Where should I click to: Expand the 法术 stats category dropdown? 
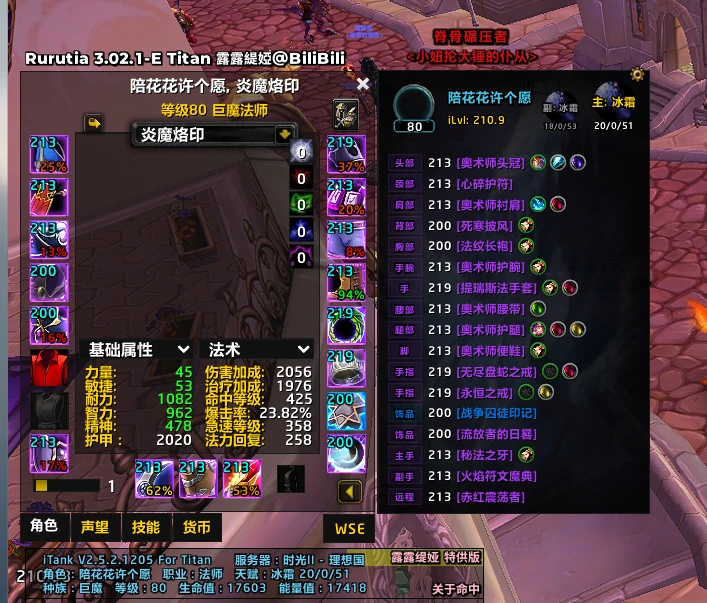(x=302, y=349)
